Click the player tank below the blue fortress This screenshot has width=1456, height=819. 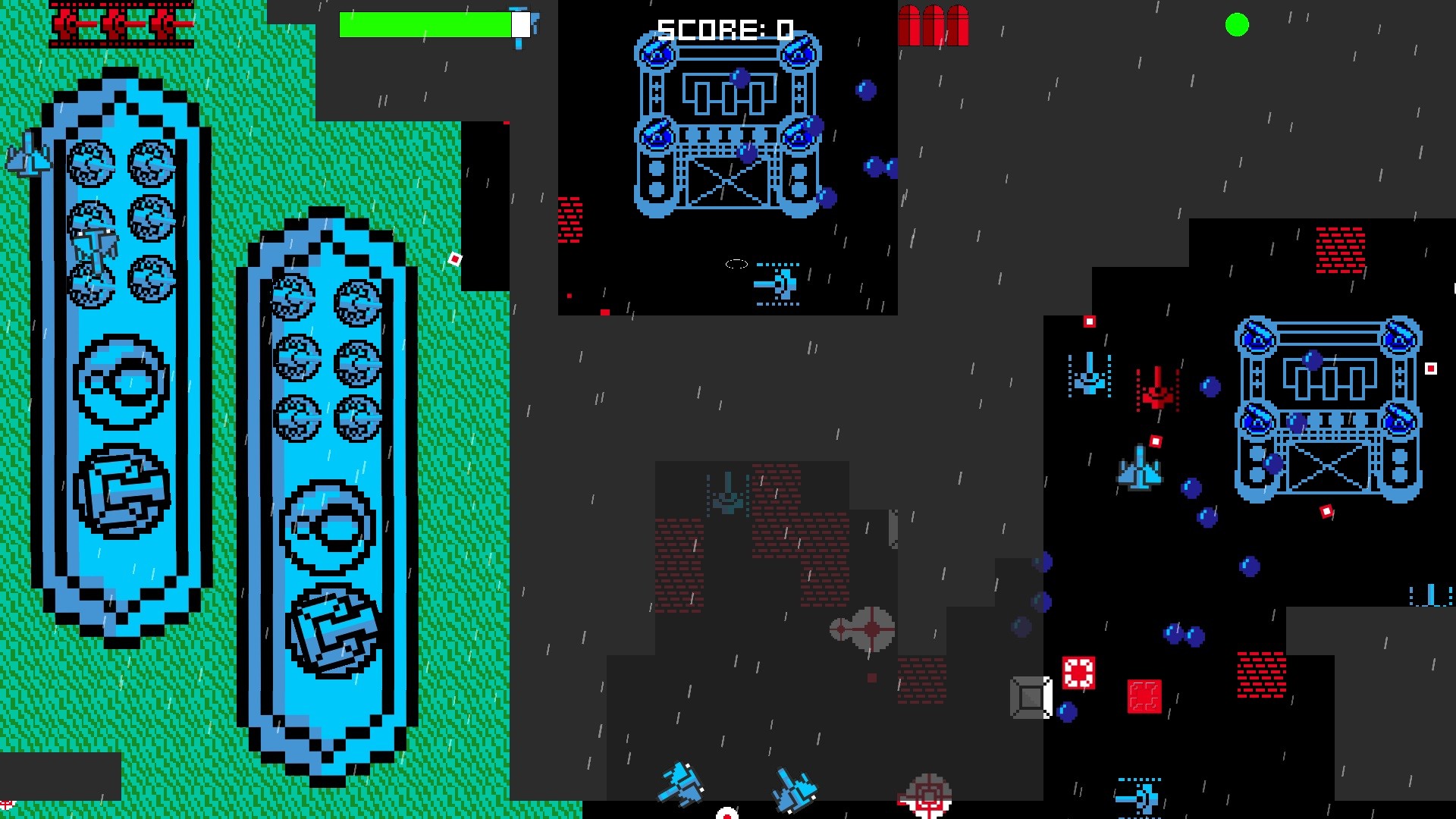coord(780,284)
